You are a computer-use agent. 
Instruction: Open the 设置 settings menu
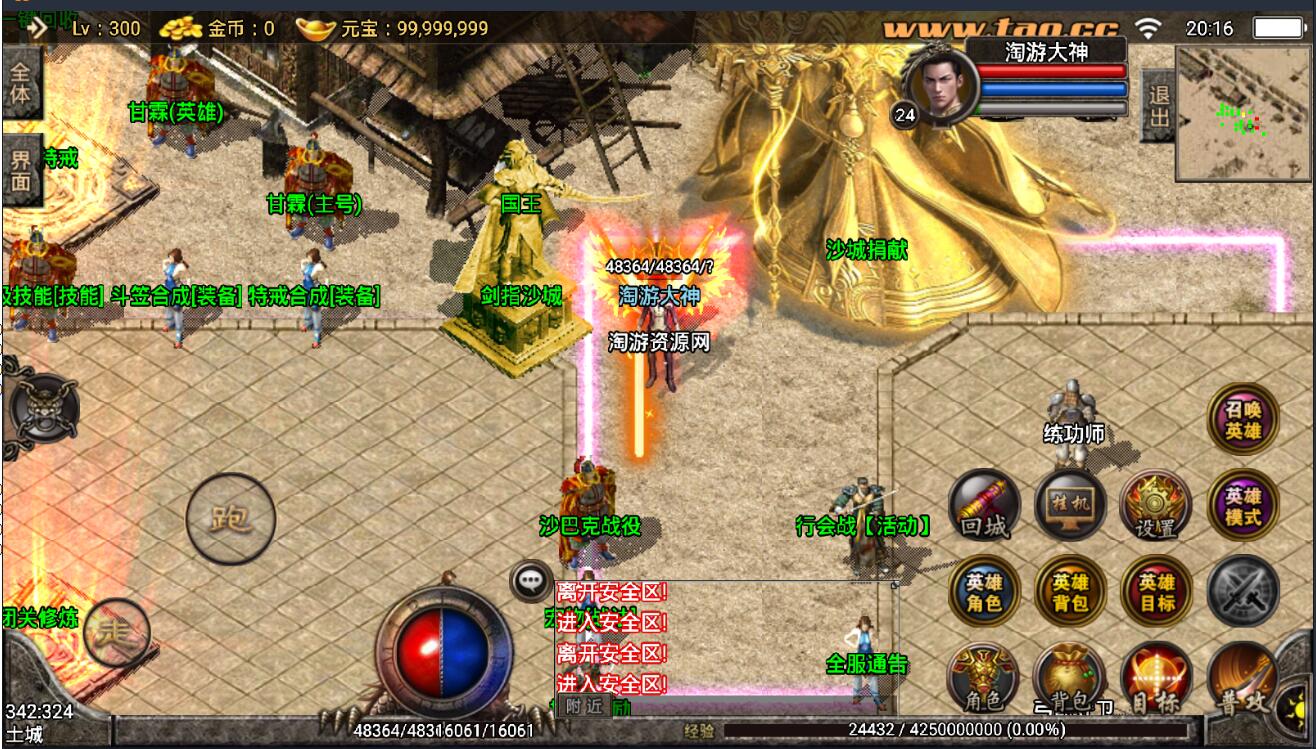click(x=1156, y=506)
